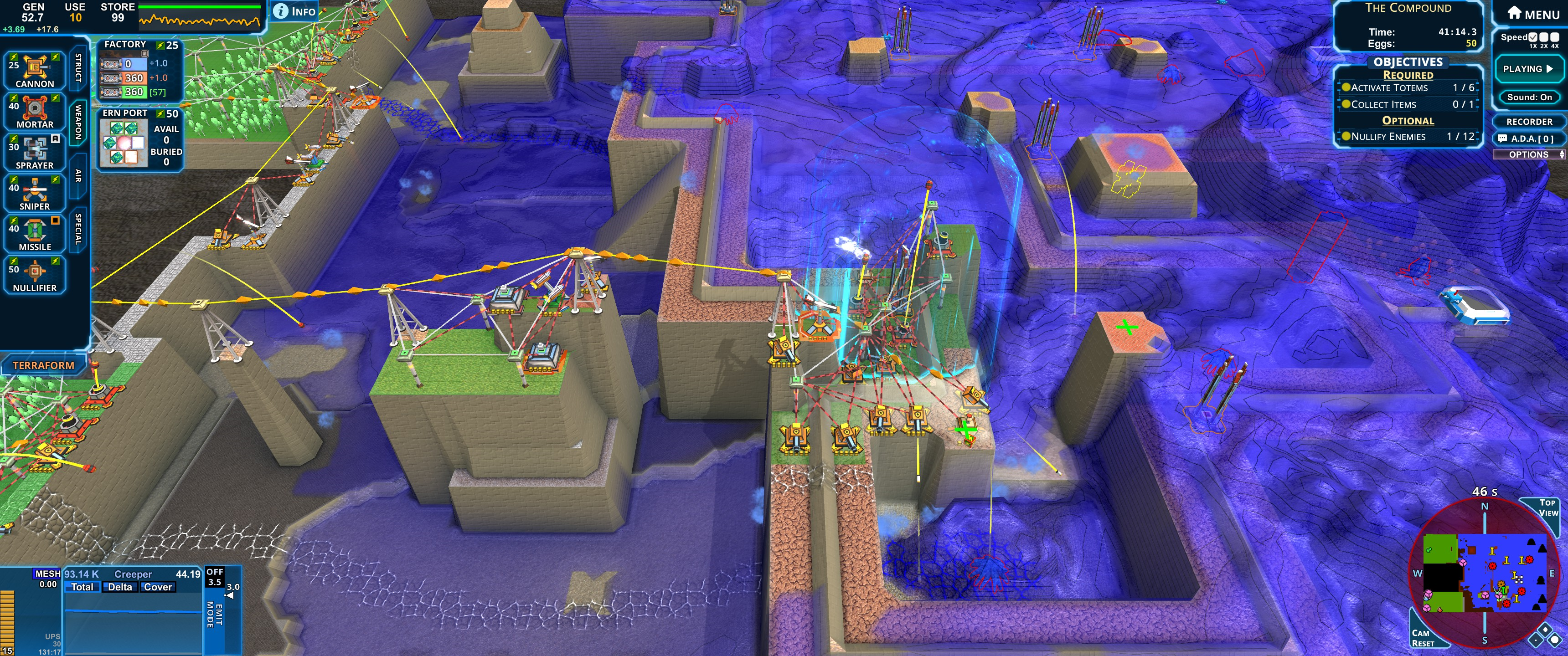Switch to the Air units tab
The width and height of the screenshot is (1568, 656).
[78, 176]
